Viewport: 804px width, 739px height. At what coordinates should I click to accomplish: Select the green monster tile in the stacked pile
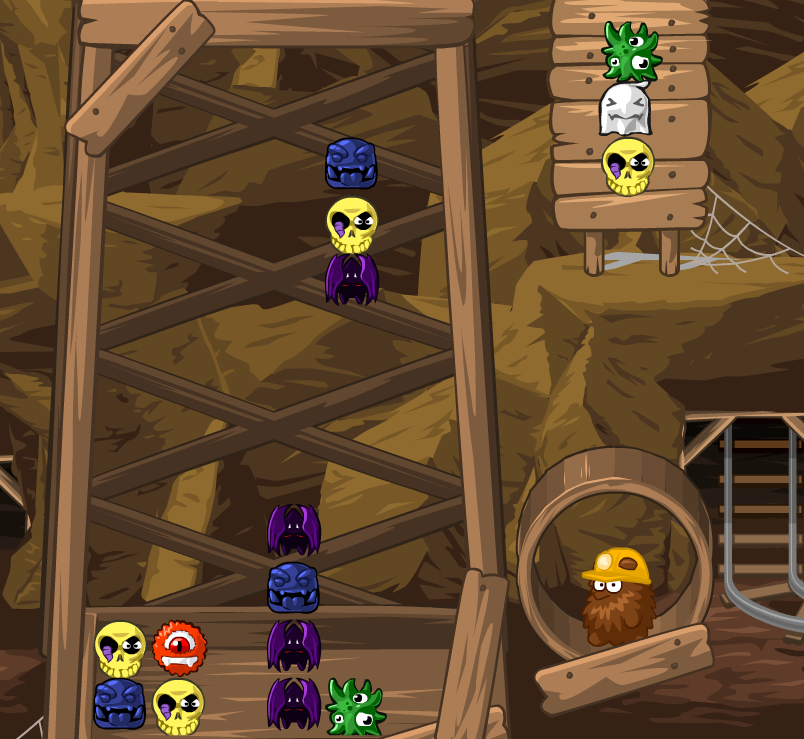click(x=353, y=706)
